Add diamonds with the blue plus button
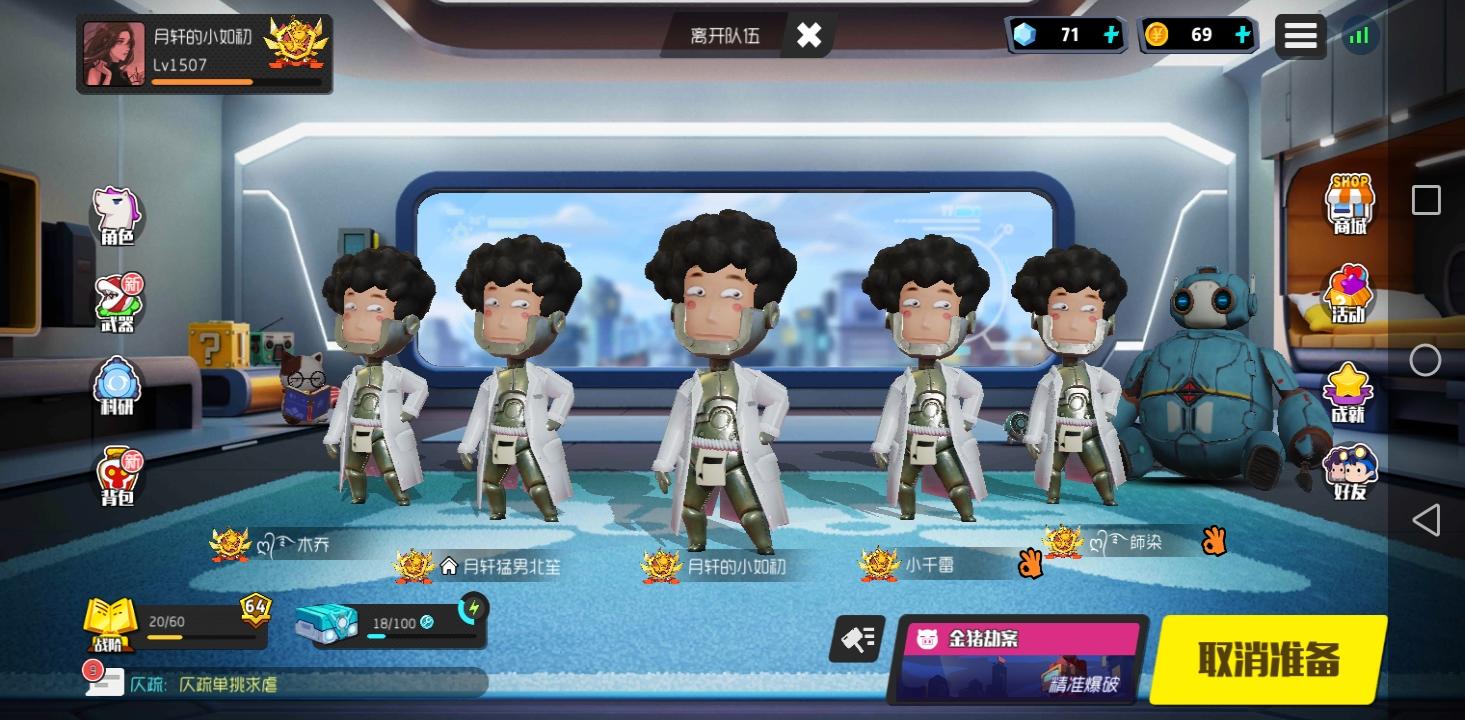 [1110, 34]
